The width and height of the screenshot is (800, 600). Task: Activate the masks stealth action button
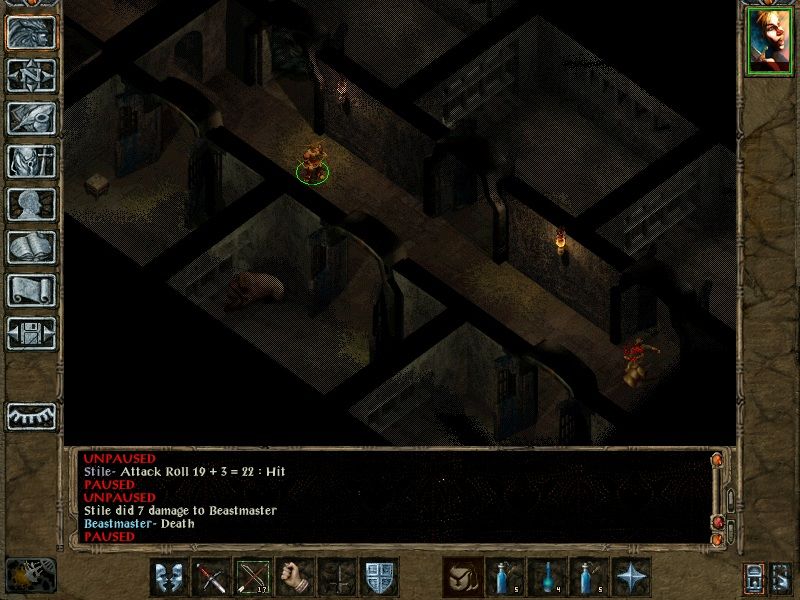click(x=169, y=577)
